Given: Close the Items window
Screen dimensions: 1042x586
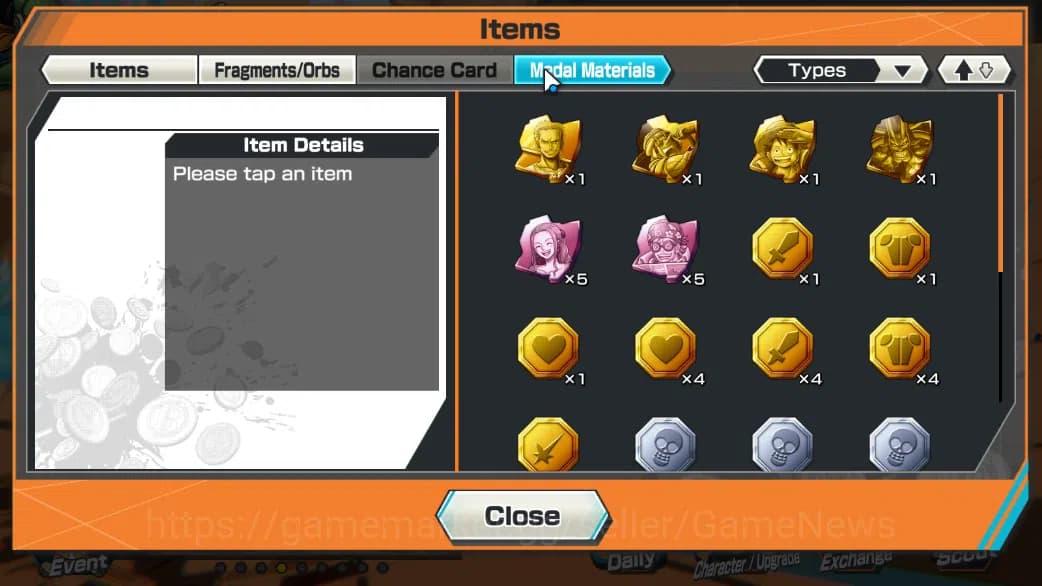Looking at the screenshot, I should 522,516.
